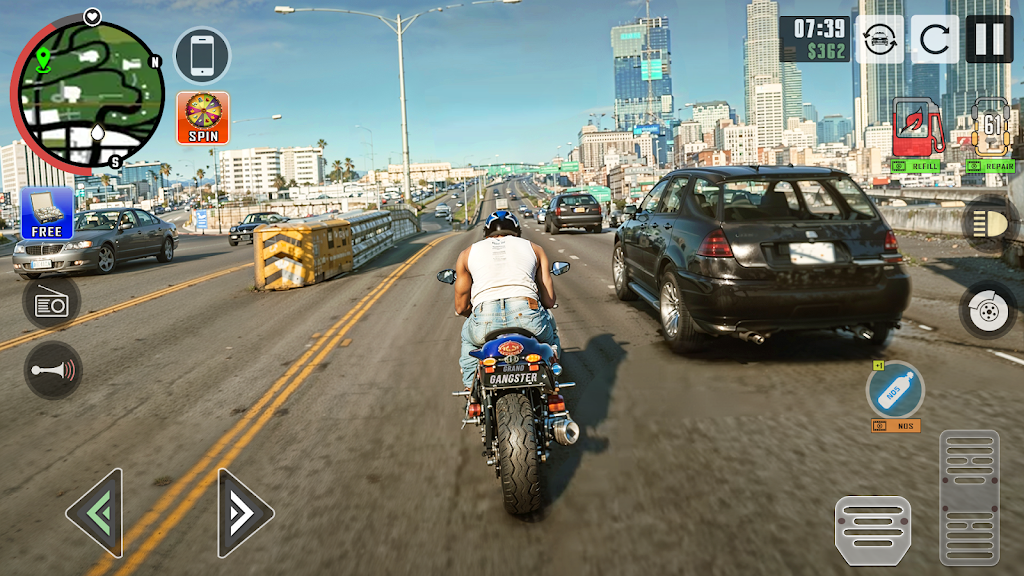Tap the SPIN prize wheel icon
This screenshot has height=576, width=1024.
203,118
